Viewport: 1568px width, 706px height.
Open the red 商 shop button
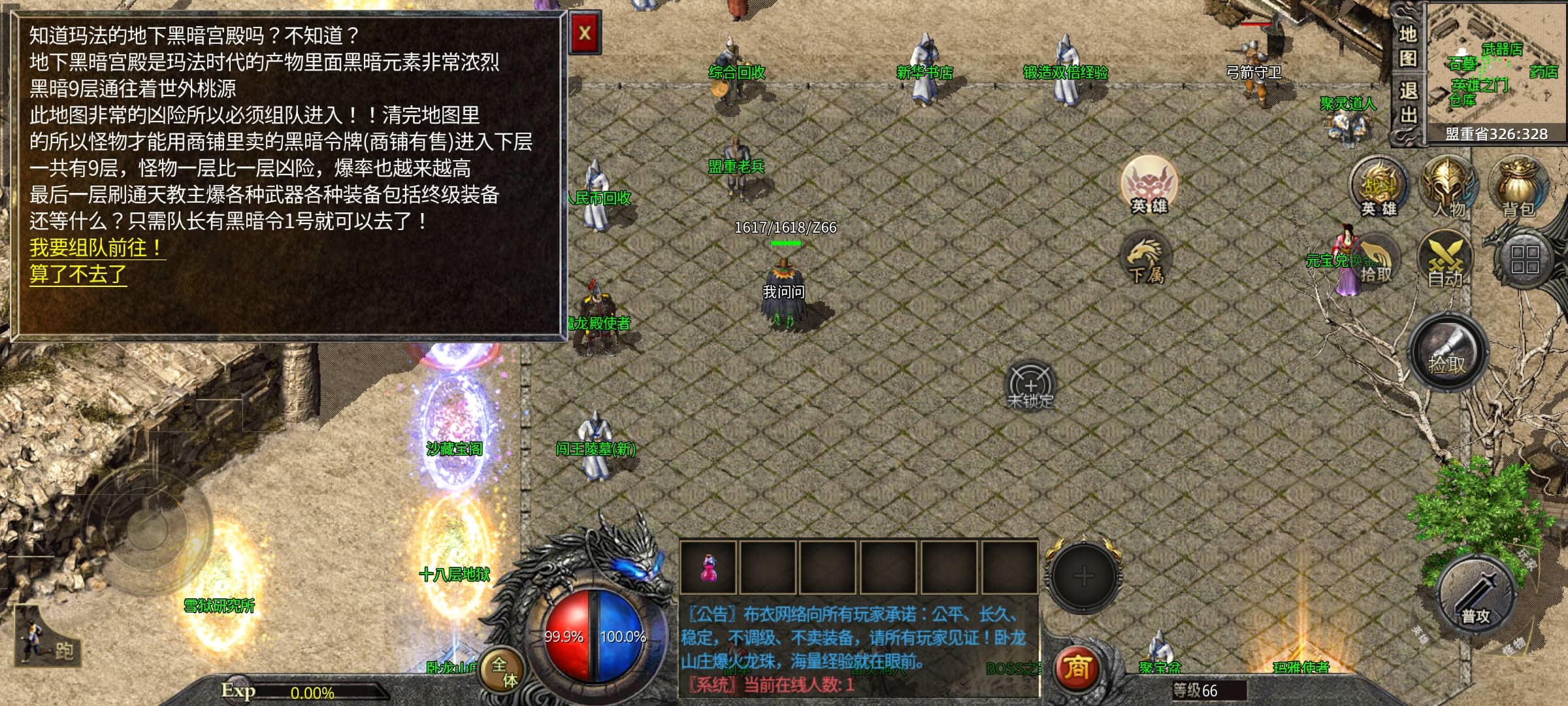[x=1076, y=668]
